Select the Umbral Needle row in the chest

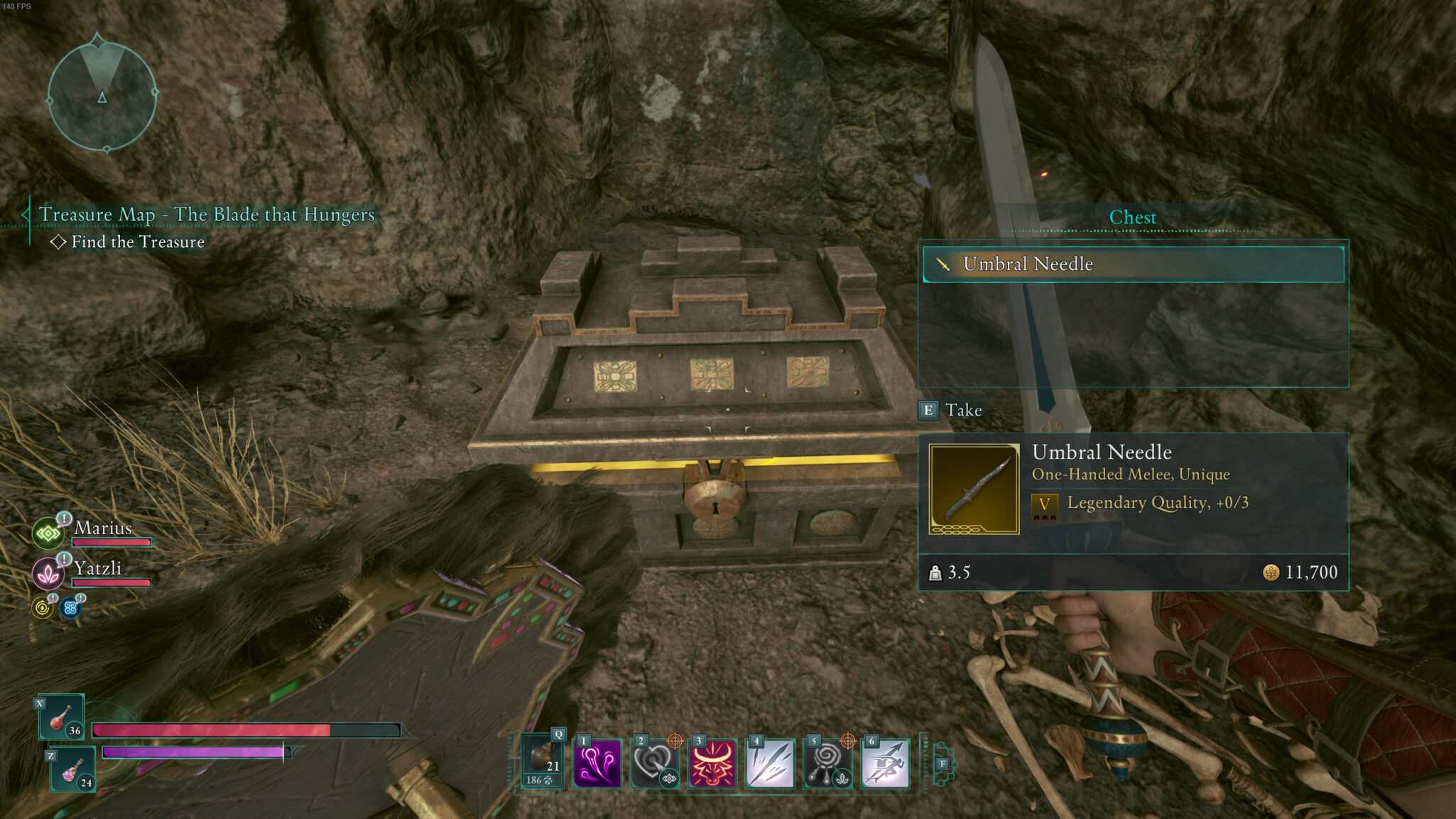[x=1133, y=264]
